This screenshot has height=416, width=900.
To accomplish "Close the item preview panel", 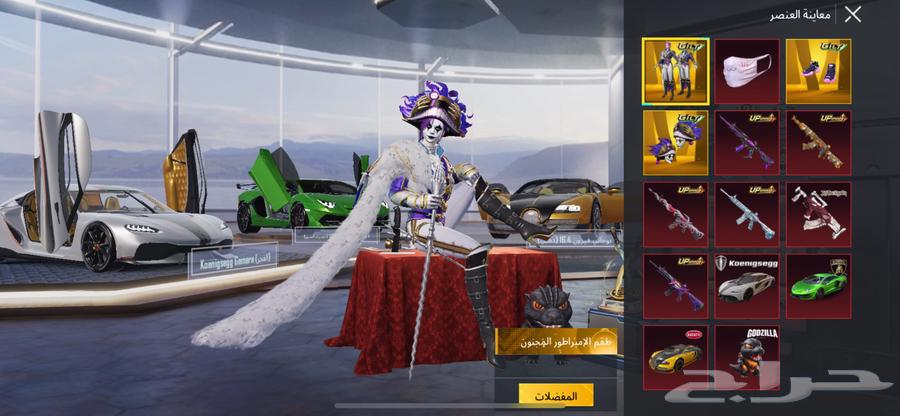I will [852, 14].
